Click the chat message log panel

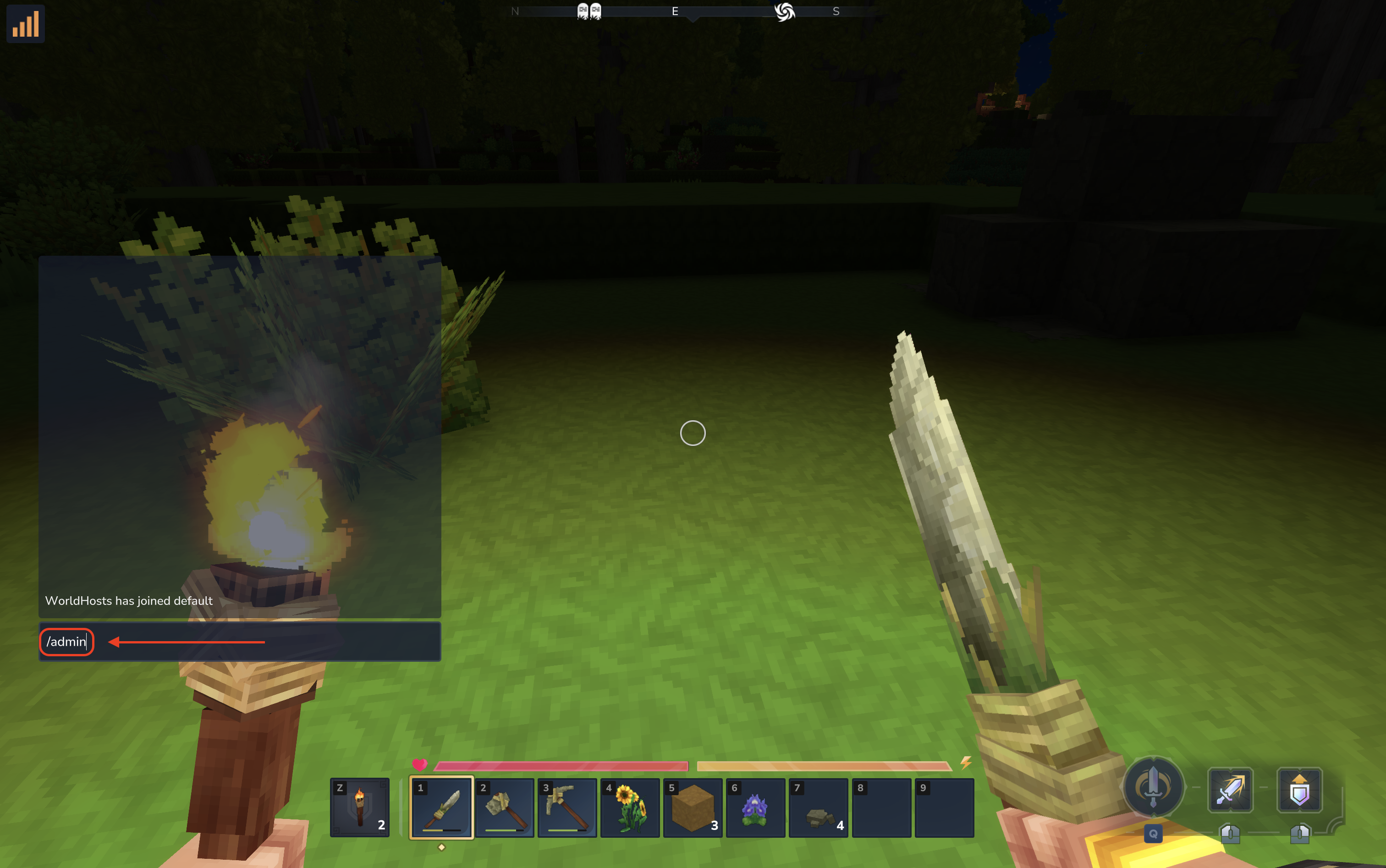239,436
